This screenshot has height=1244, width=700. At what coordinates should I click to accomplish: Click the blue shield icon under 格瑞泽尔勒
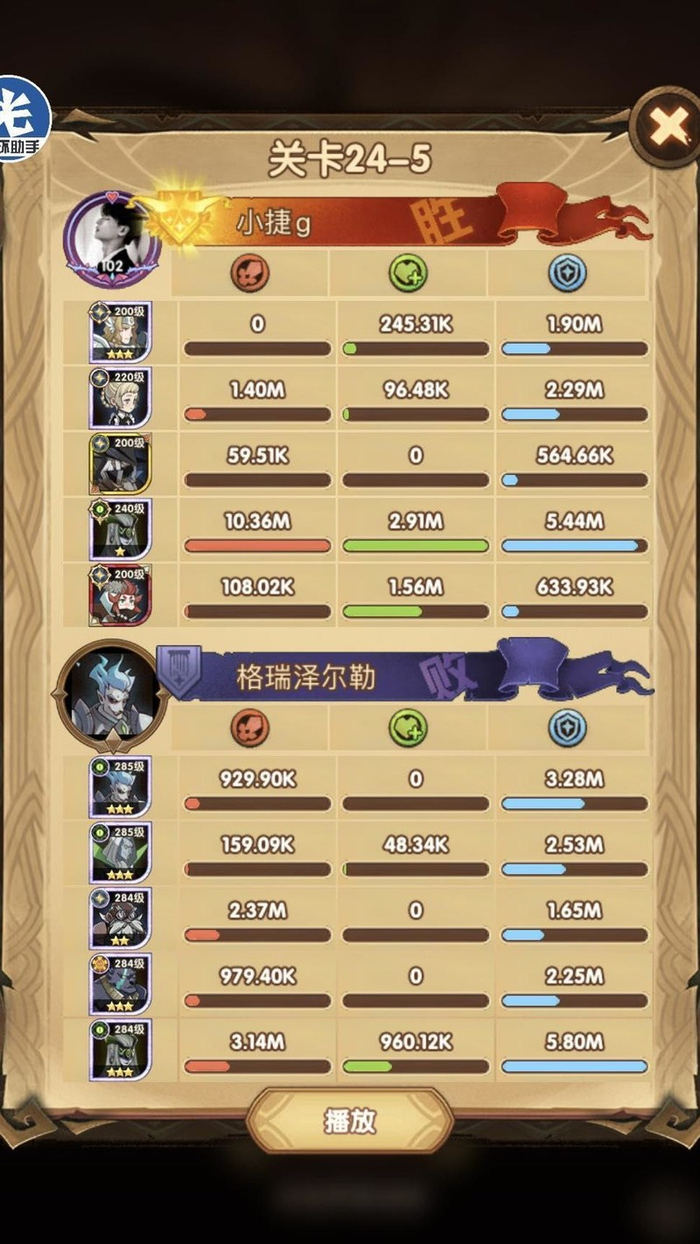(567, 728)
